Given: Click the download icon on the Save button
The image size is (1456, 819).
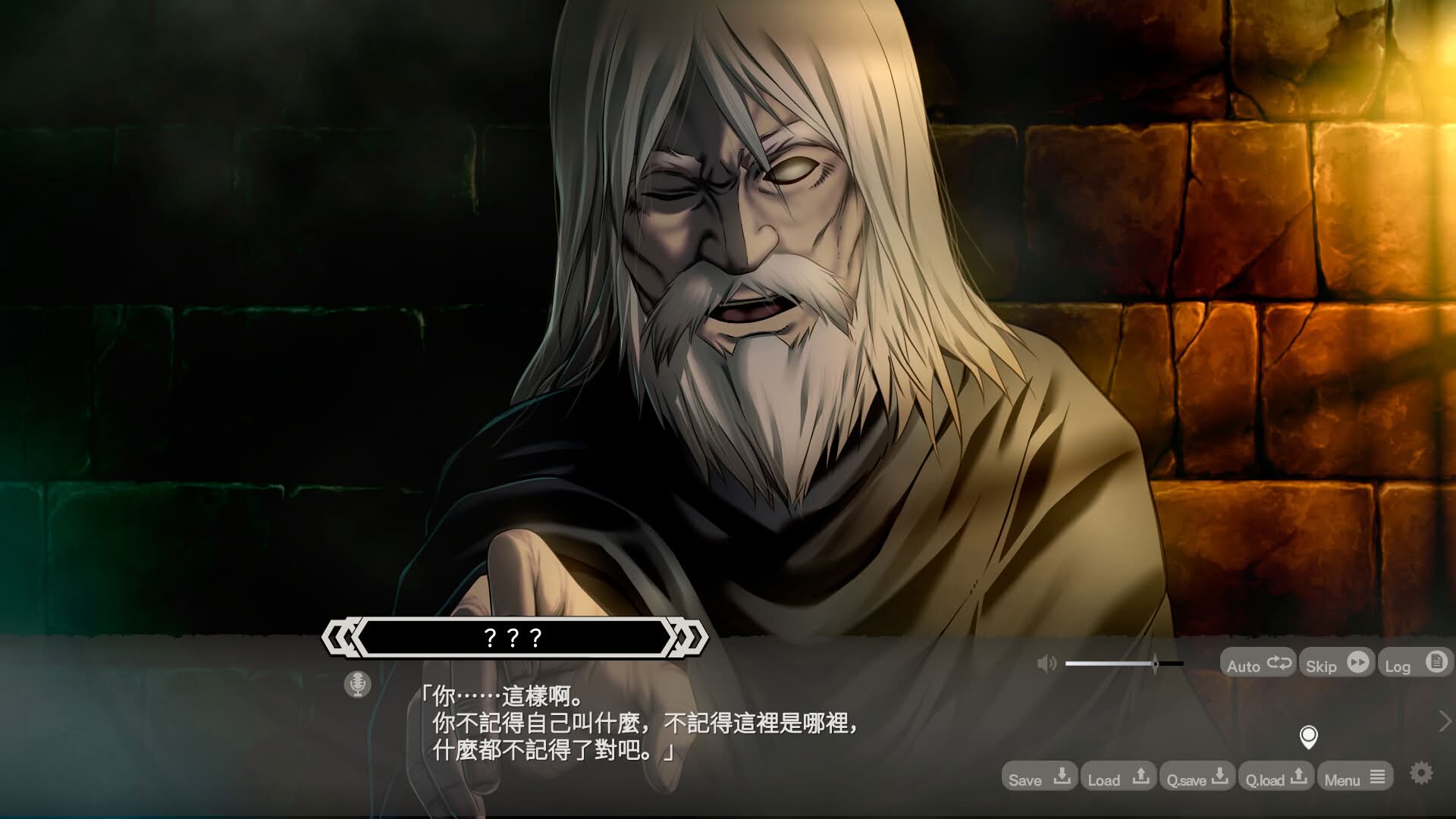Looking at the screenshot, I should pyautogui.click(x=1062, y=777).
